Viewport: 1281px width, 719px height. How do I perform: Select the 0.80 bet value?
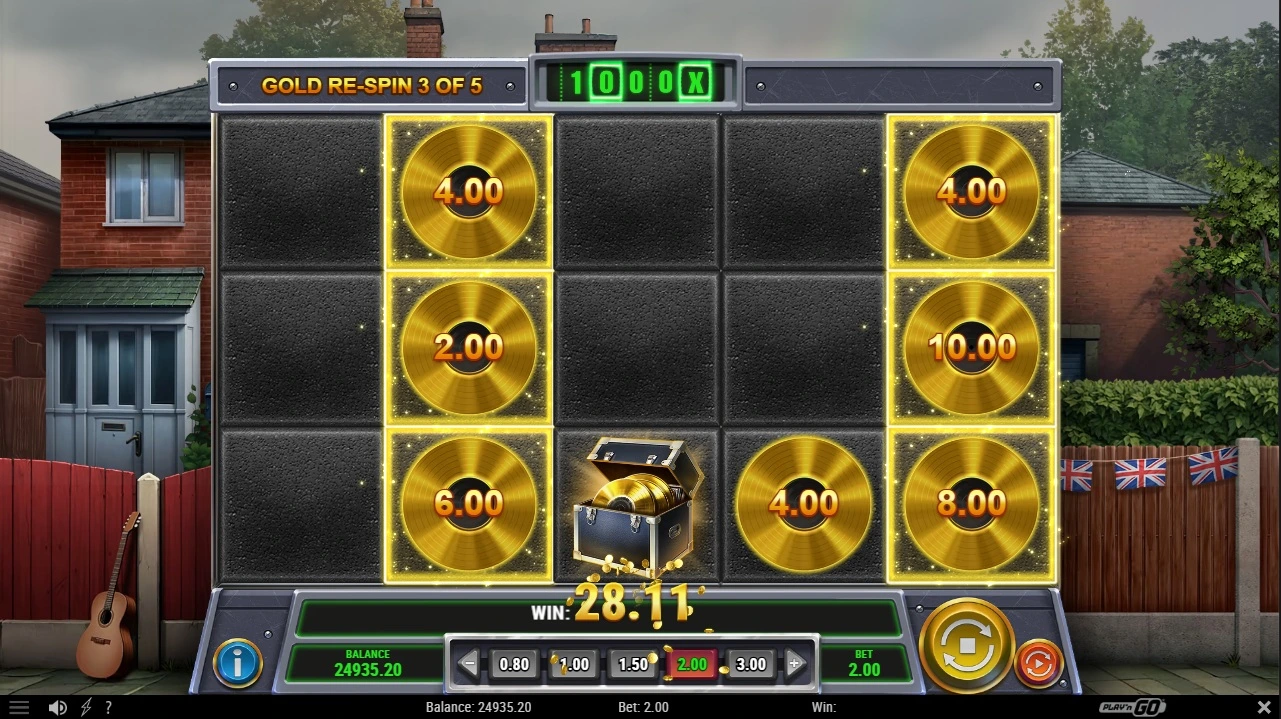514,664
